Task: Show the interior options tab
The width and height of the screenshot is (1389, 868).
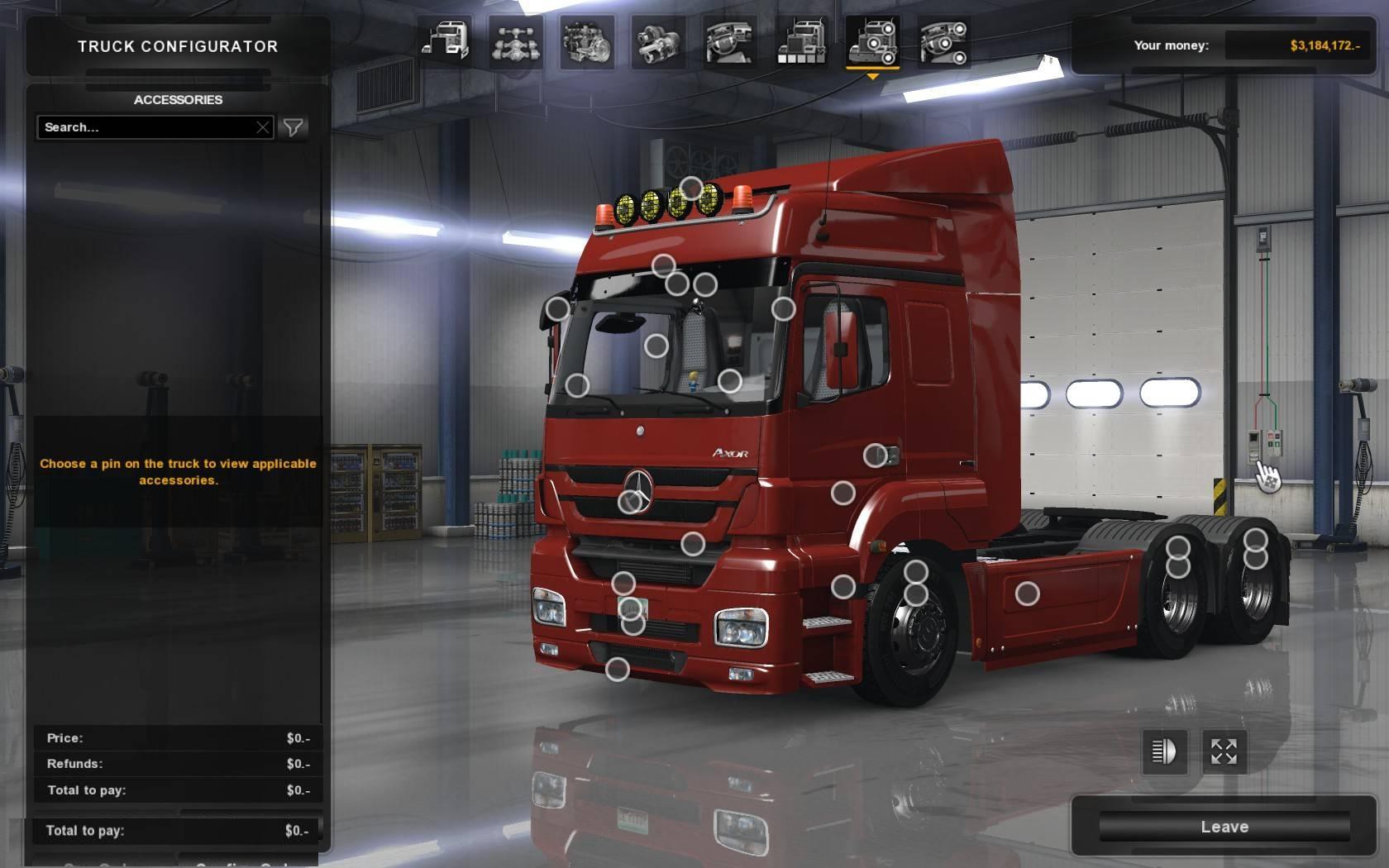Action: coord(730,41)
